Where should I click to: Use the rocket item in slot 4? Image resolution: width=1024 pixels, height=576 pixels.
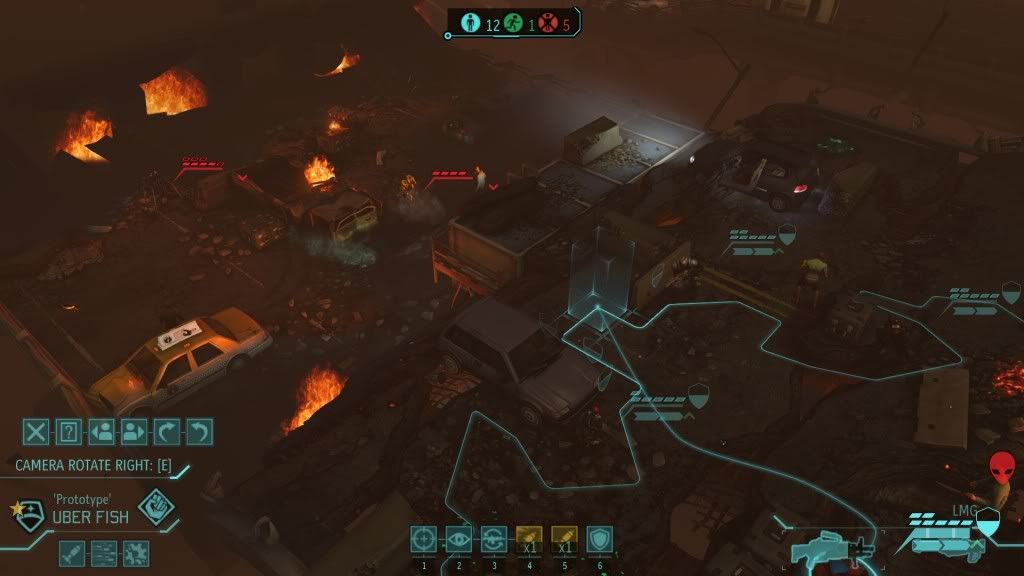point(529,540)
